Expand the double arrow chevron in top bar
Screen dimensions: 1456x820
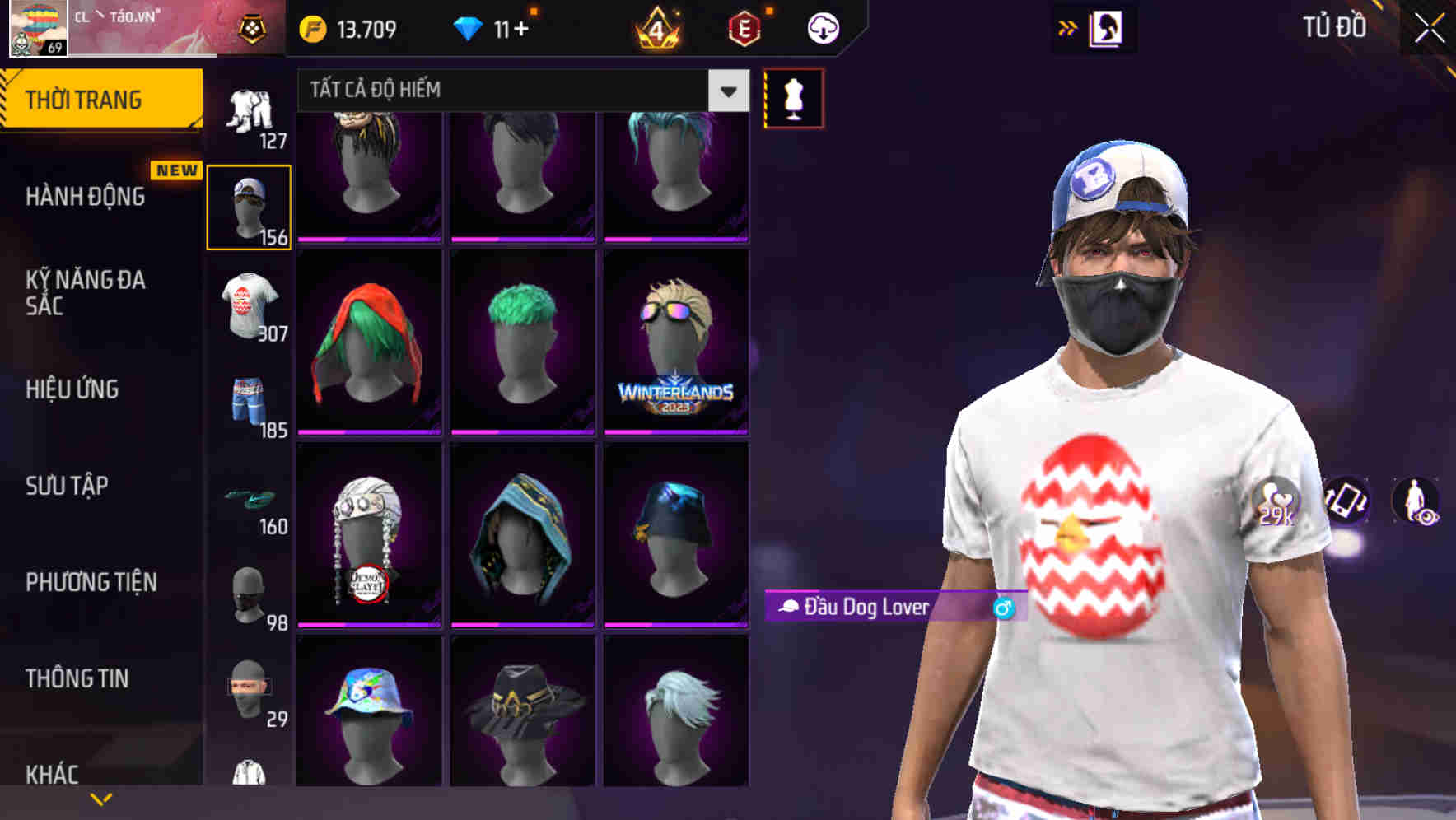pos(1068,27)
